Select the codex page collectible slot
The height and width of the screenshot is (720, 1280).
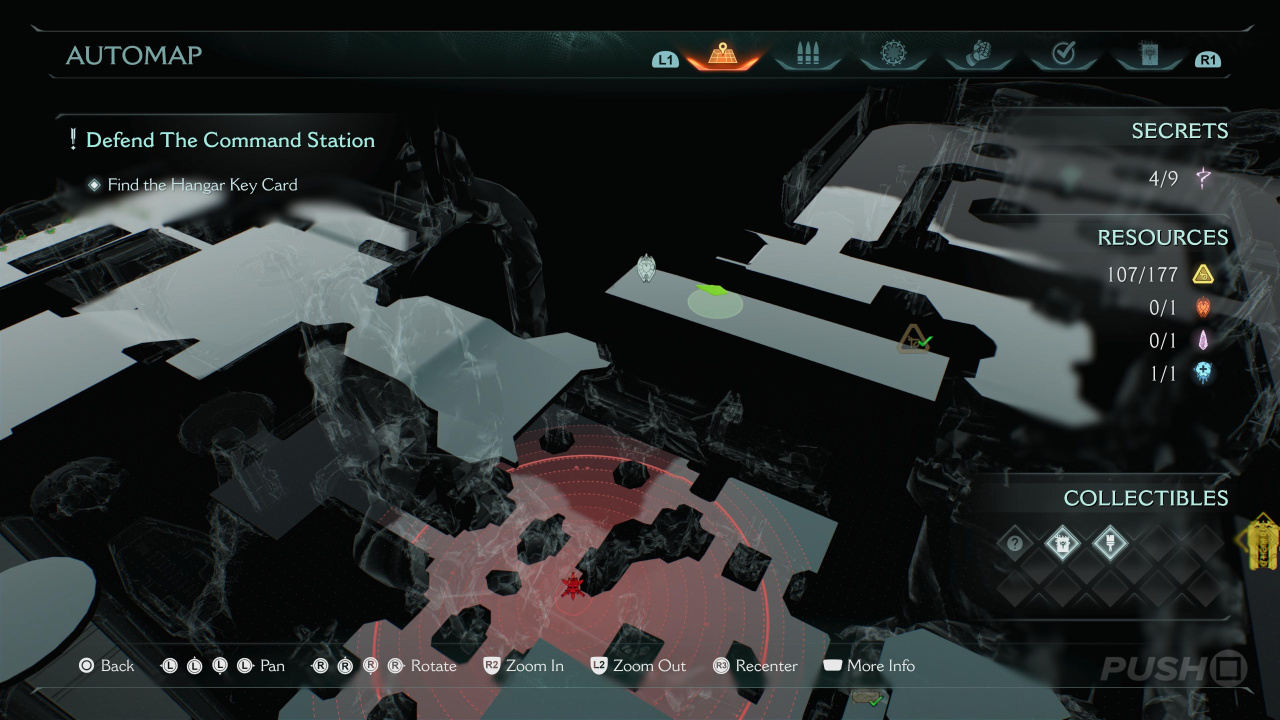tap(1061, 544)
